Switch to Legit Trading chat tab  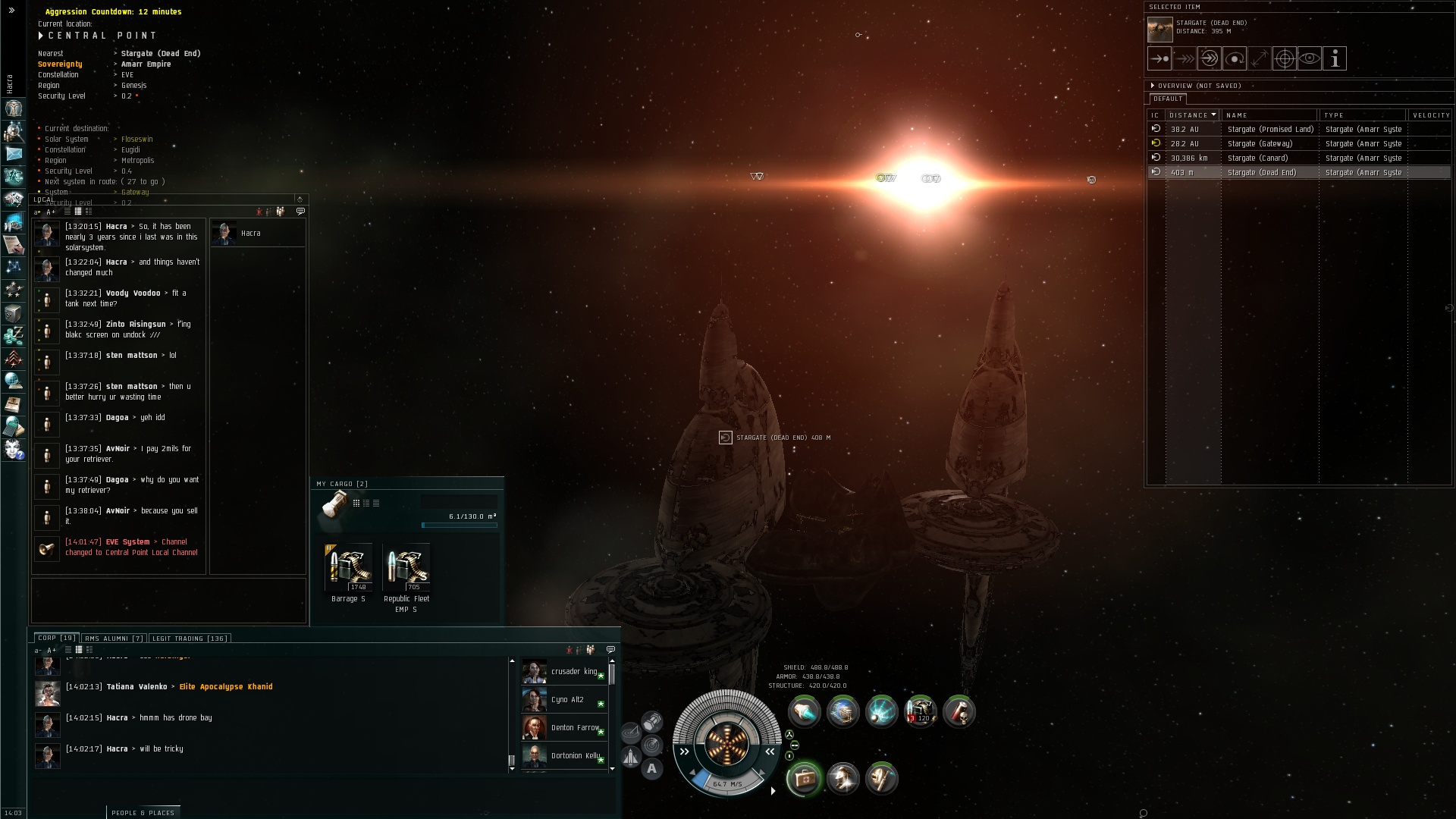189,639
